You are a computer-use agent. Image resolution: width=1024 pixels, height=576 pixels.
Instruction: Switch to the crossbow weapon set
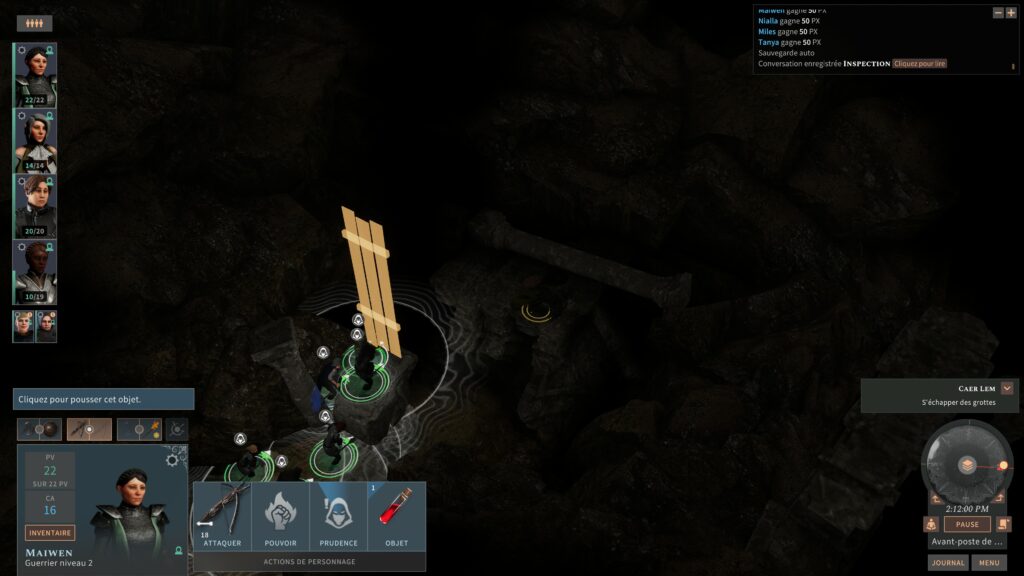(x=89, y=430)
